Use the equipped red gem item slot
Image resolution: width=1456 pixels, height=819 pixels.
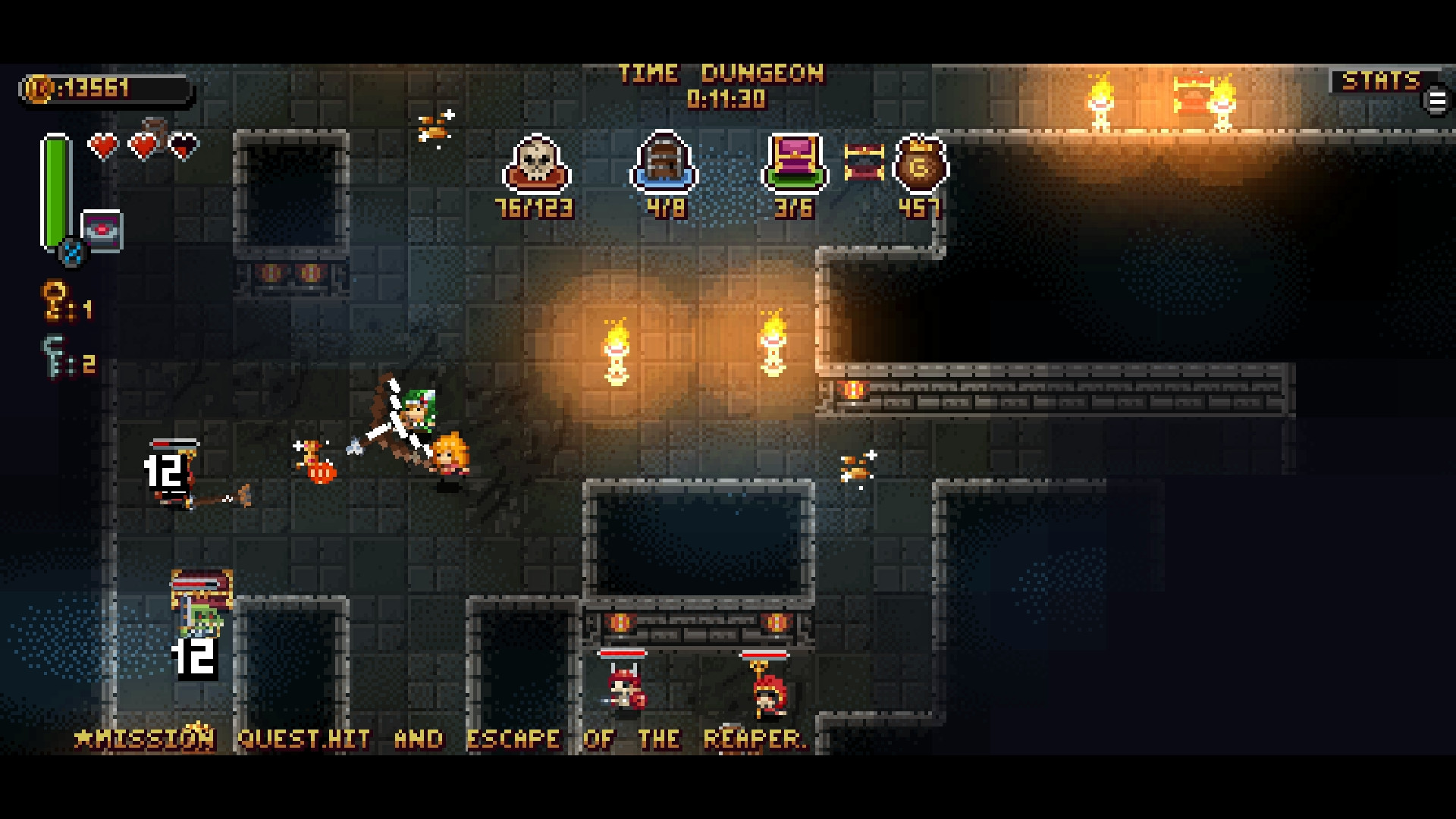click(102, 230)
